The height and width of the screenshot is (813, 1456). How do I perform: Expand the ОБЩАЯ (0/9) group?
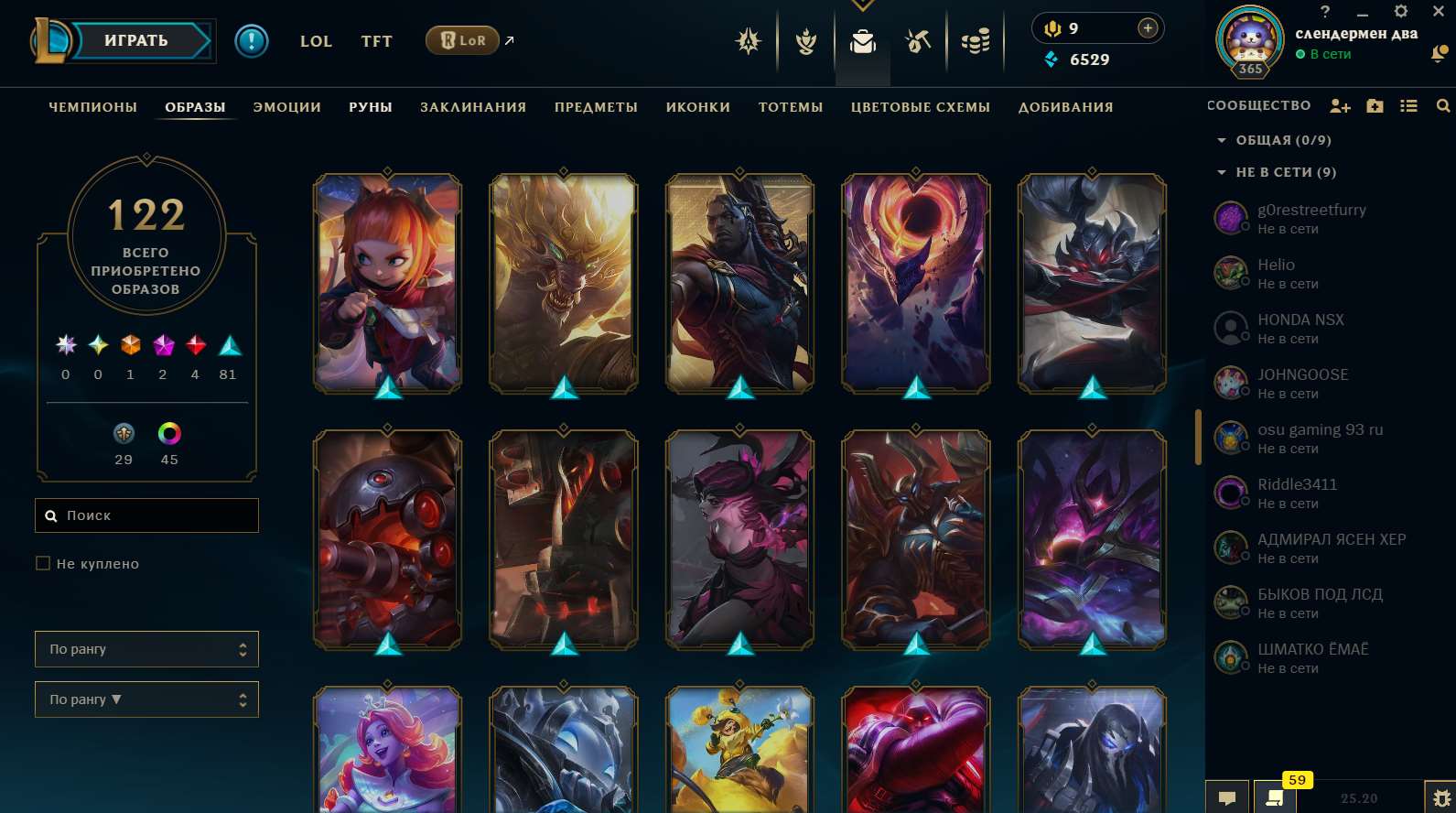click(x=1221, y=140)
